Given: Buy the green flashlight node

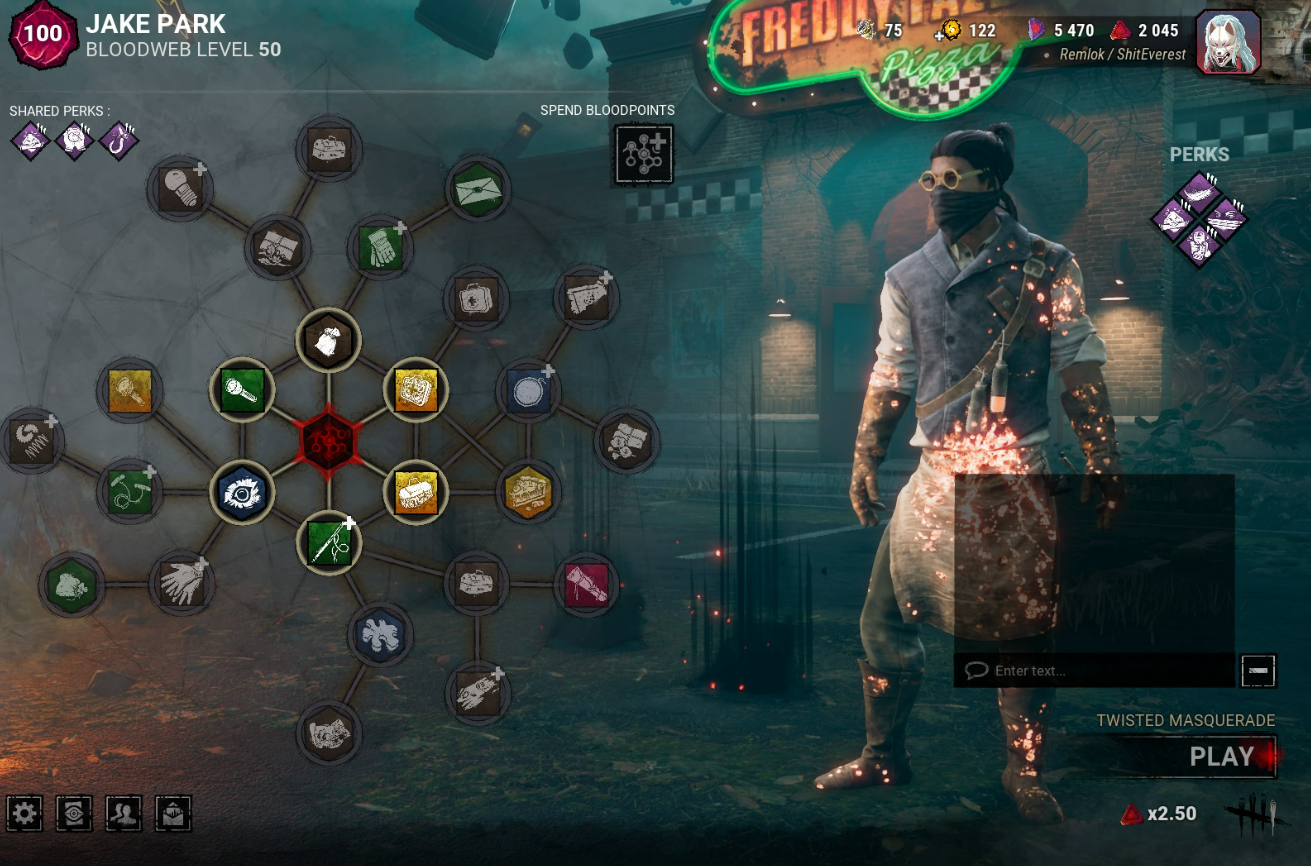Looking at the screenshot, I should pyautogui.click(x=241, y=389).
